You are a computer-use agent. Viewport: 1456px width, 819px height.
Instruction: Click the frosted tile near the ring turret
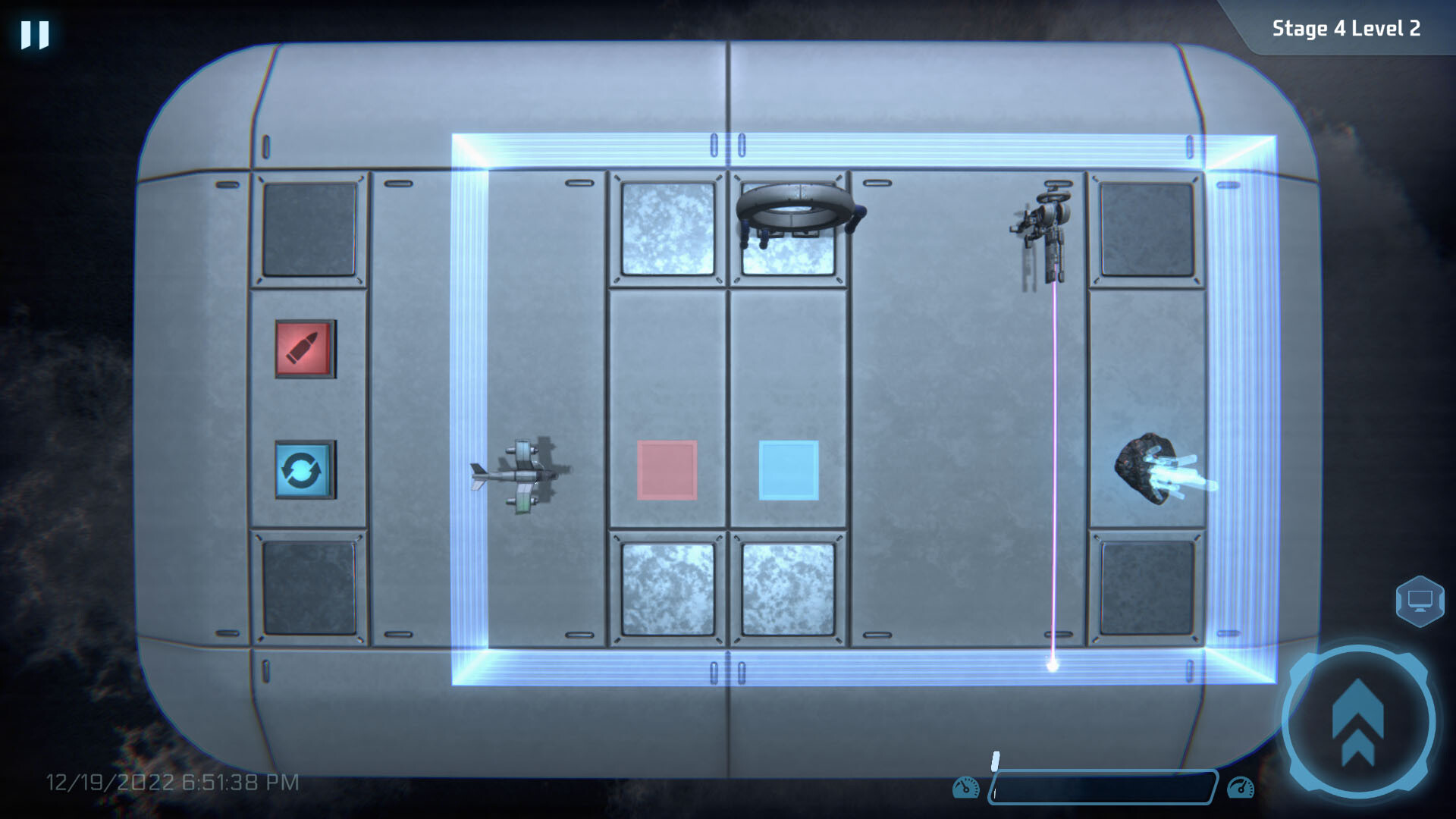[667, 227]
